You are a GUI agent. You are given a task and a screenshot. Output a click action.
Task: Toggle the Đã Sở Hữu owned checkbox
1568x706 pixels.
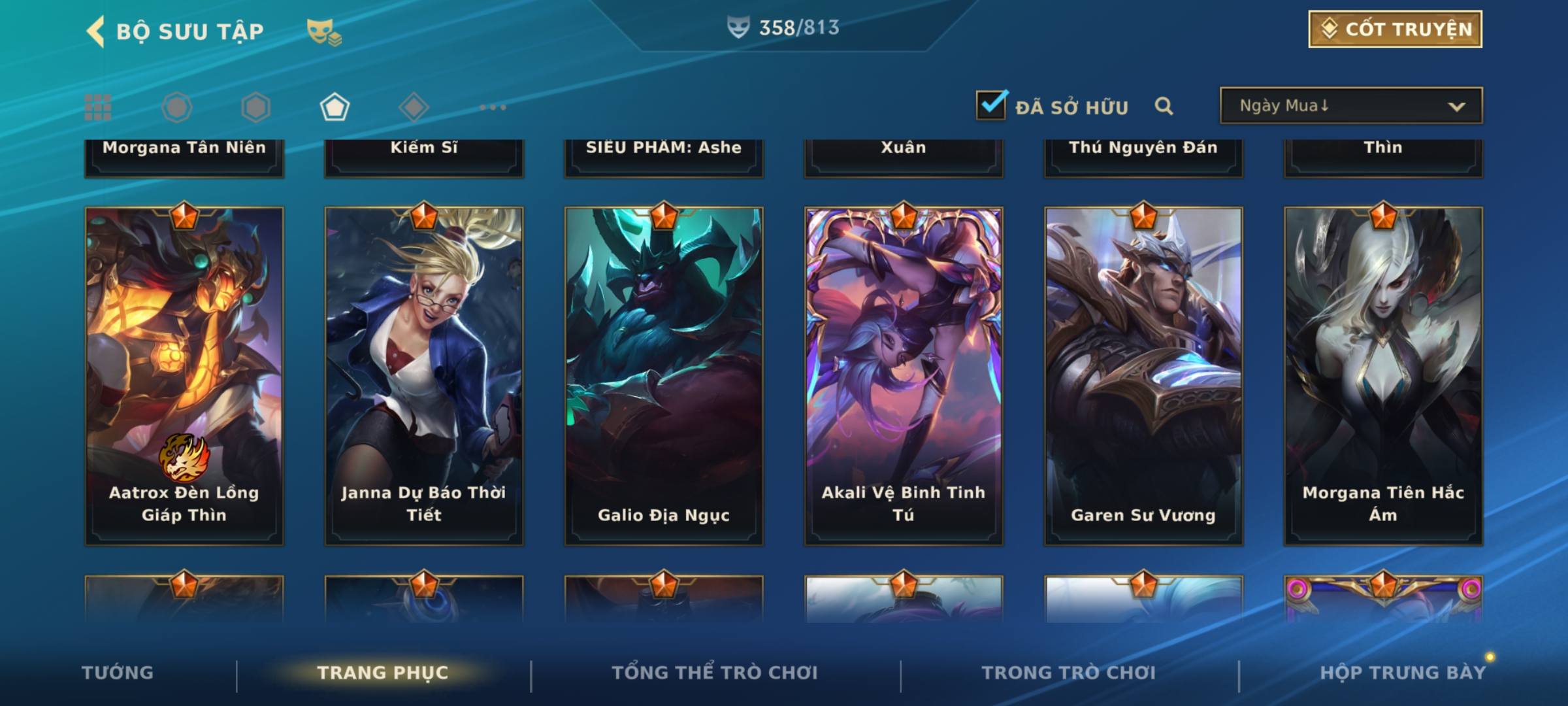click(991, 105)
